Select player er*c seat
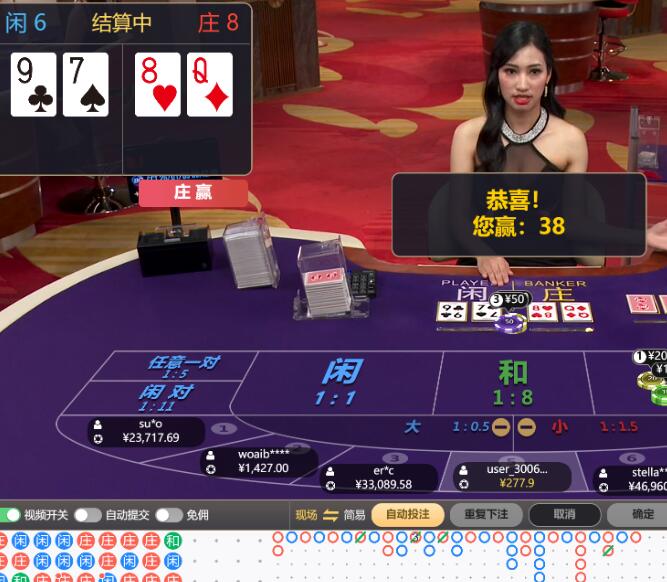The height and width of the screenshot is (582, 667). point(380,477)
